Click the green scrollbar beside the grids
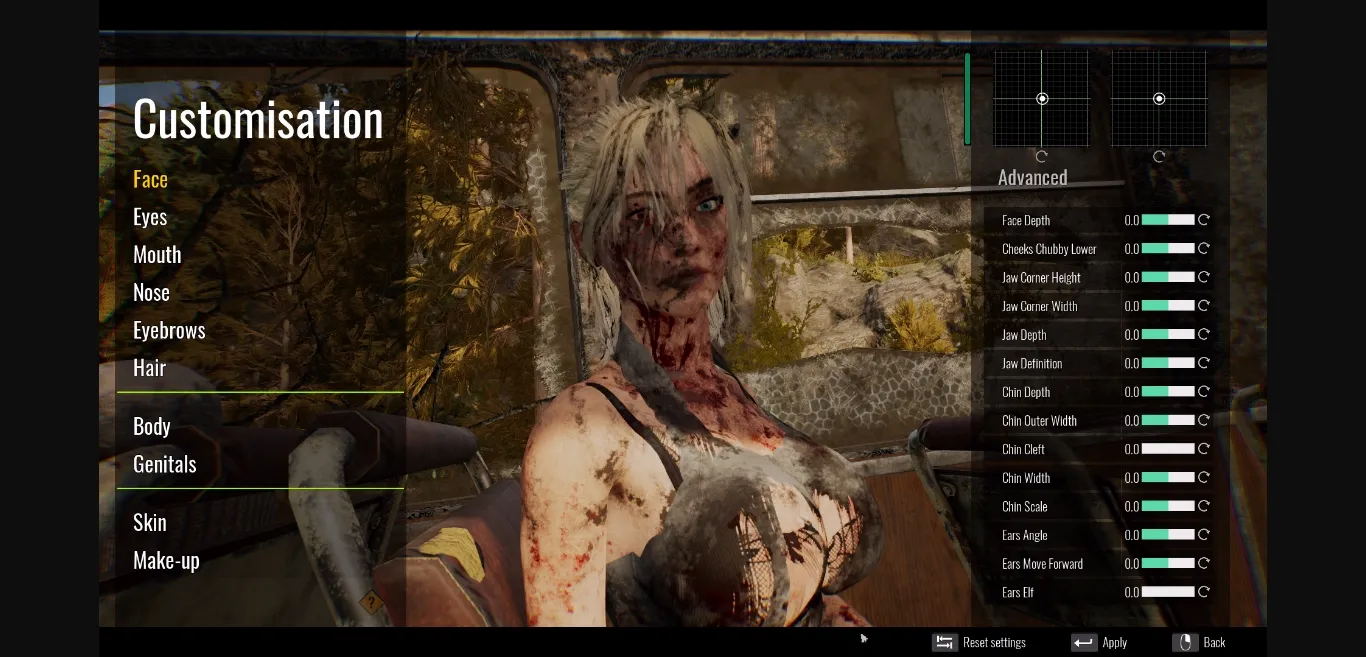 [x=967, y=99]
